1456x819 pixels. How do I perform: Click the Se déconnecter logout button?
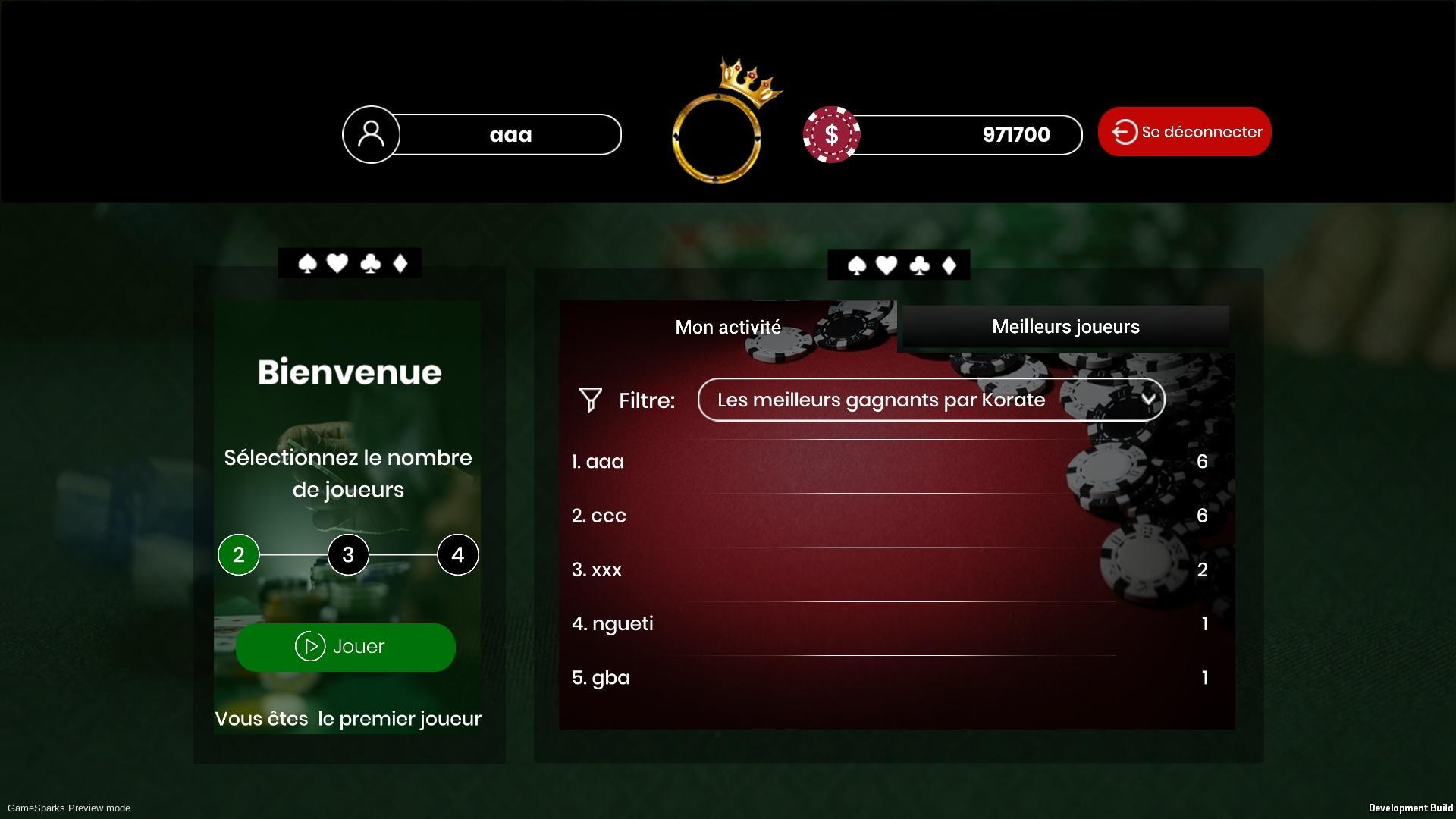pyautogui.click(x=1184, y=132)
